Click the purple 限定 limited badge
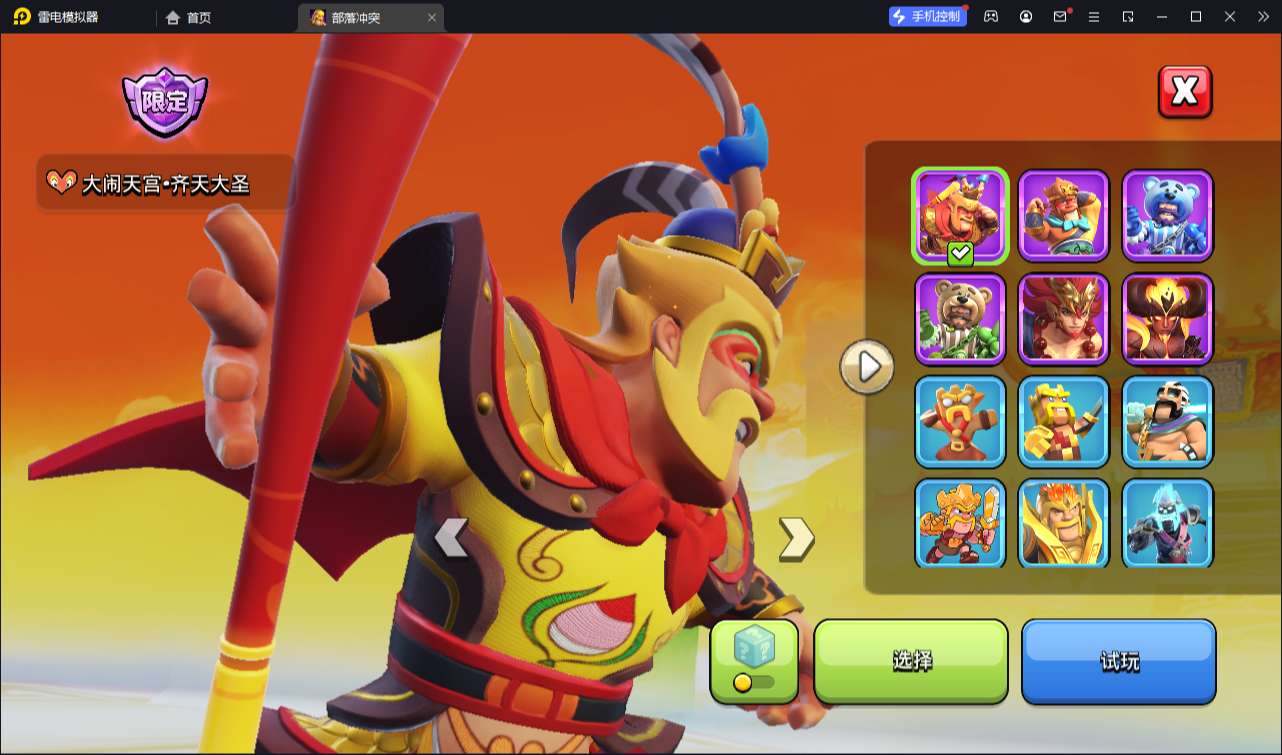1282x755 pixels. coord(164,102)
